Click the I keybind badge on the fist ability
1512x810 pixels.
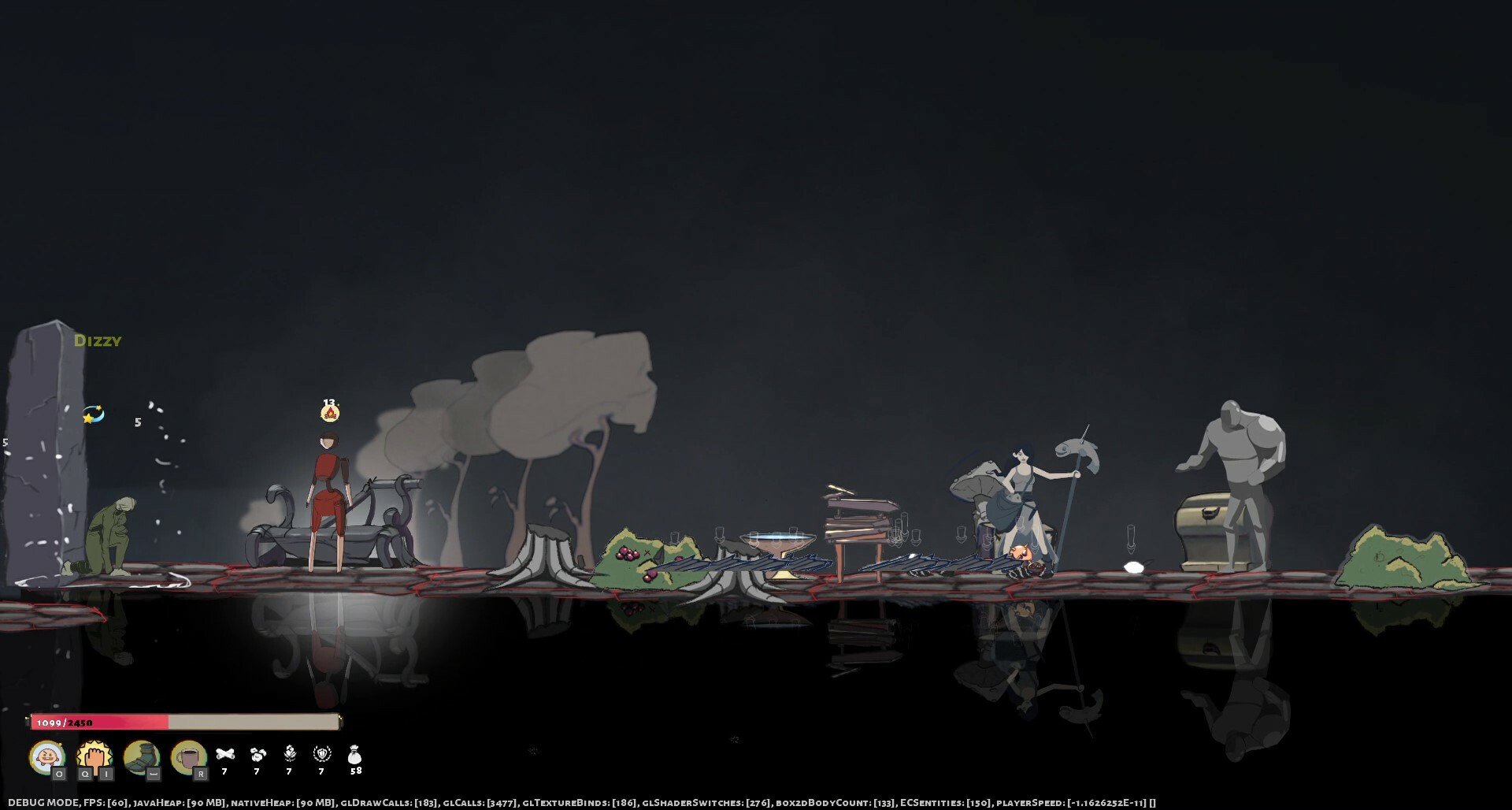coord(106,775)
